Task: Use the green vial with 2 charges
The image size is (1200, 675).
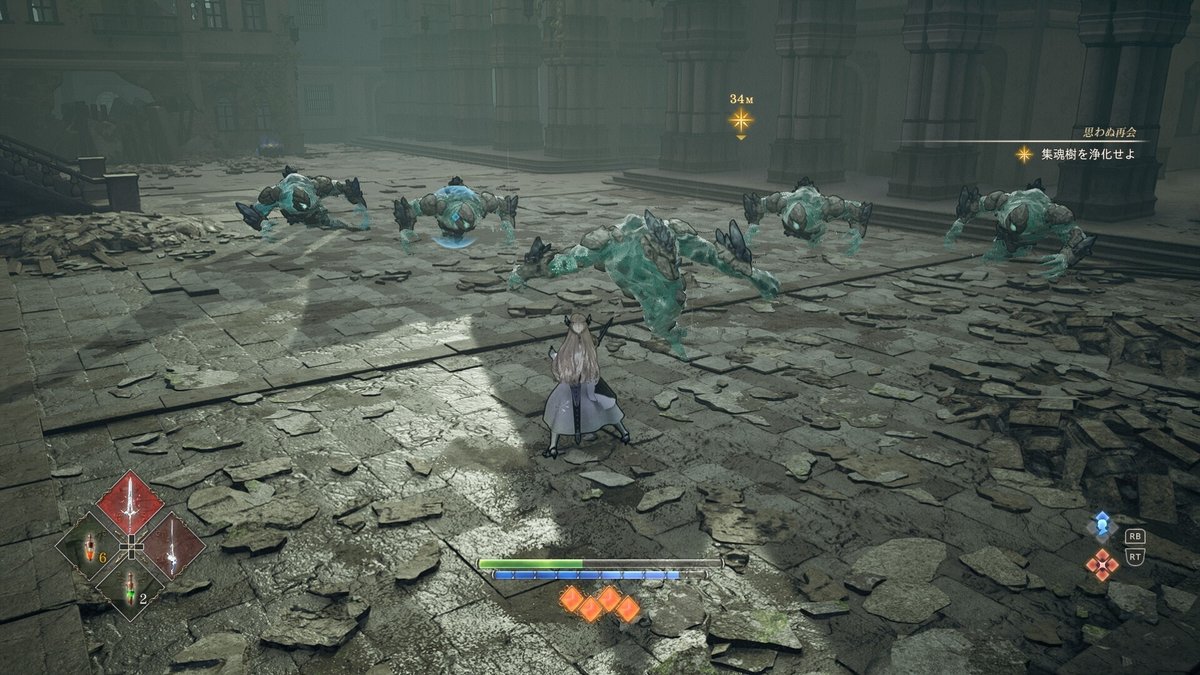Action: click(x=130, y=586)
